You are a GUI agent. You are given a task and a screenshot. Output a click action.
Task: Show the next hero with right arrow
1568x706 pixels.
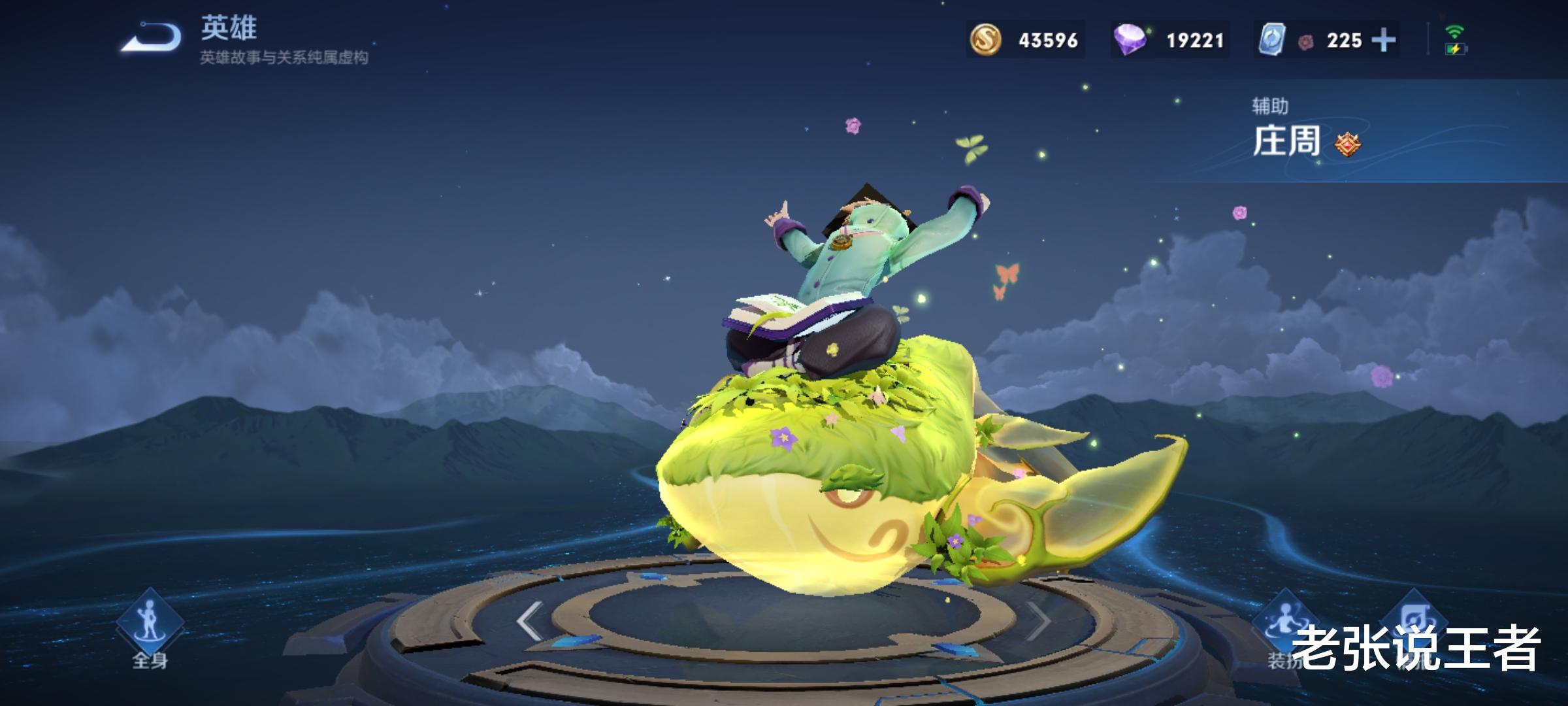(x=1039, y=621)
